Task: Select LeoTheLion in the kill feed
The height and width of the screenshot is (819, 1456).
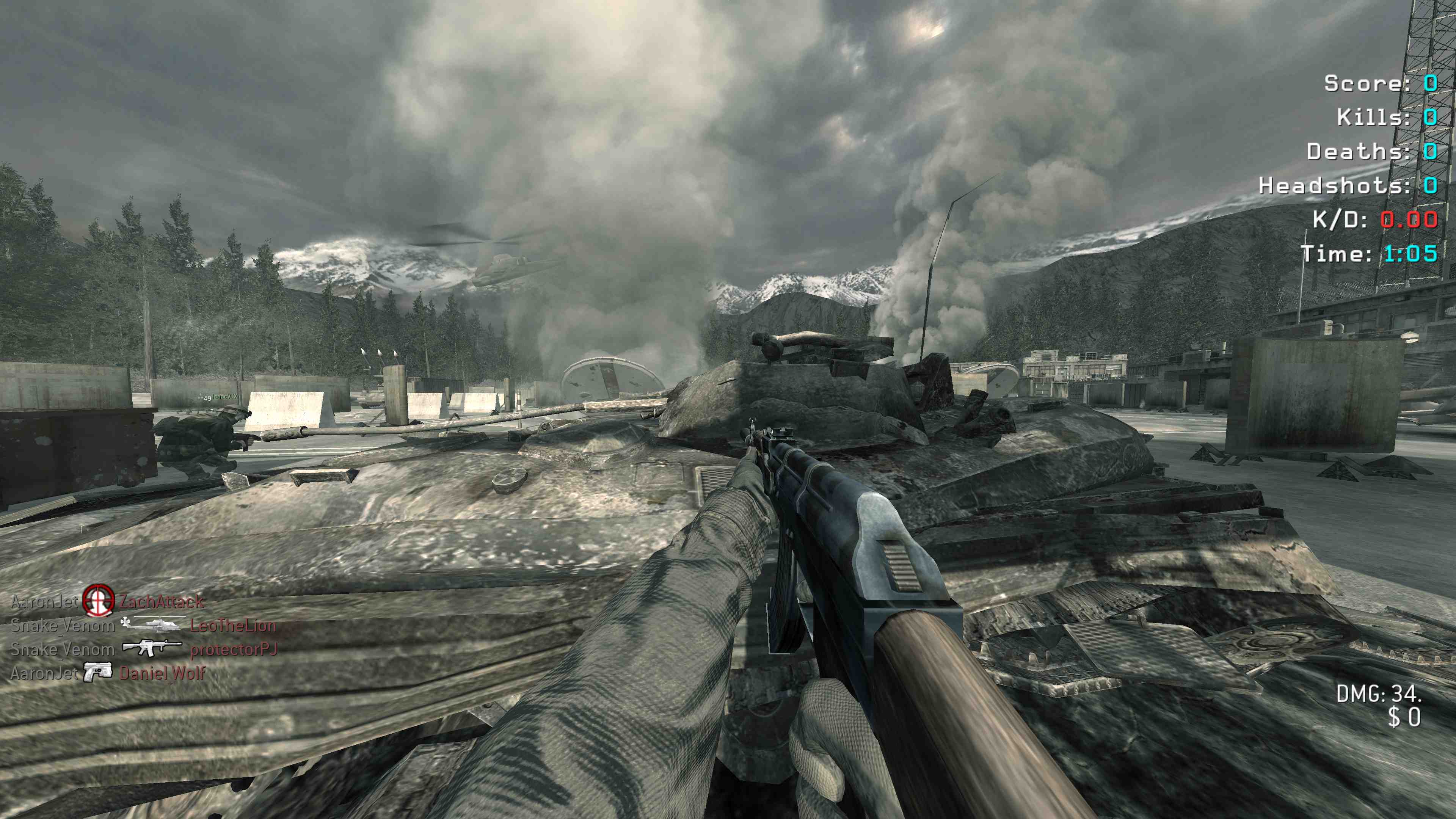Action: tap(233, 626)
